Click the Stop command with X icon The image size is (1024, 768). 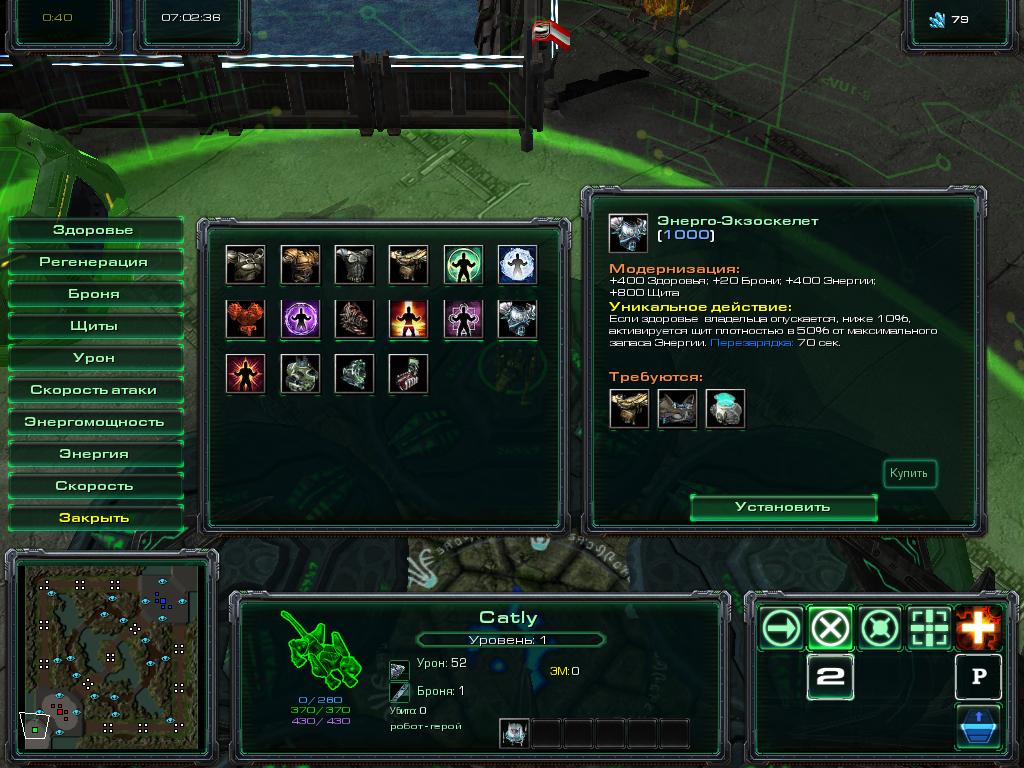831,628
